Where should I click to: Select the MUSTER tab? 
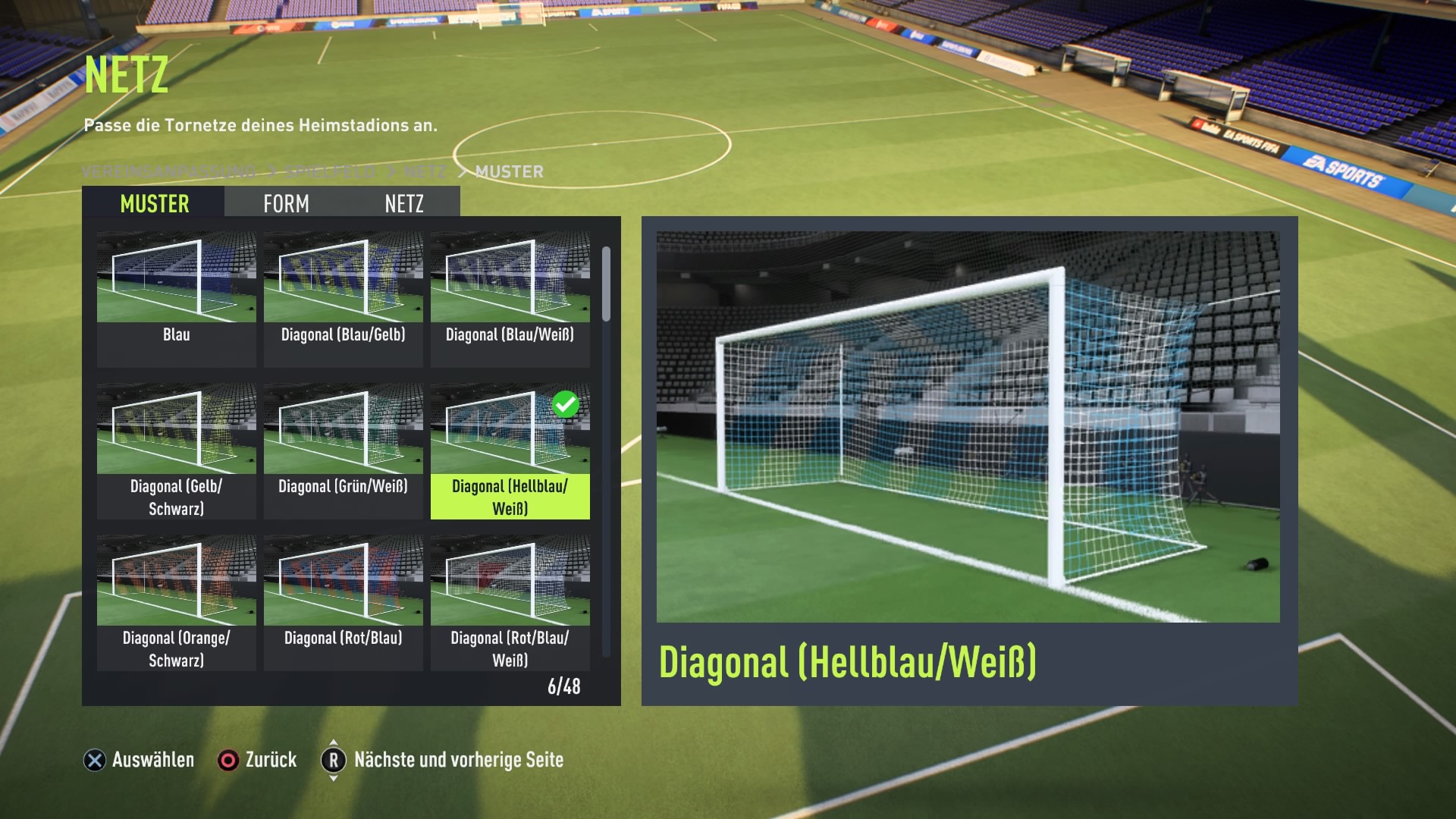click(x=154, y=203)
